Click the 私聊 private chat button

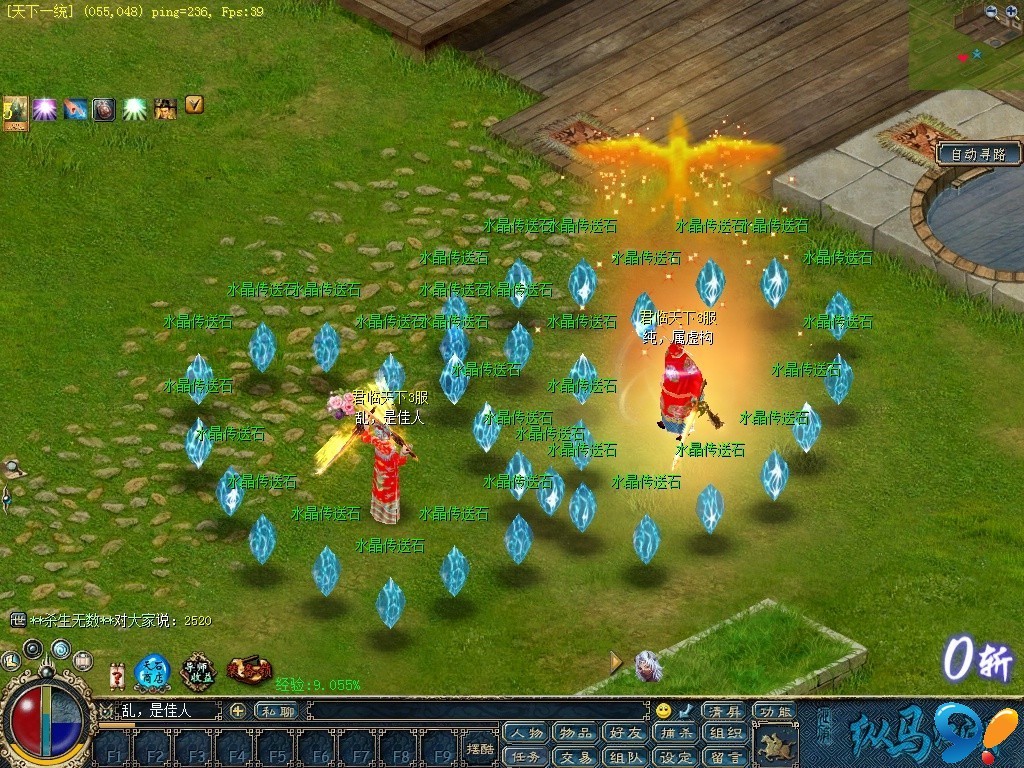tap(277, 711)
